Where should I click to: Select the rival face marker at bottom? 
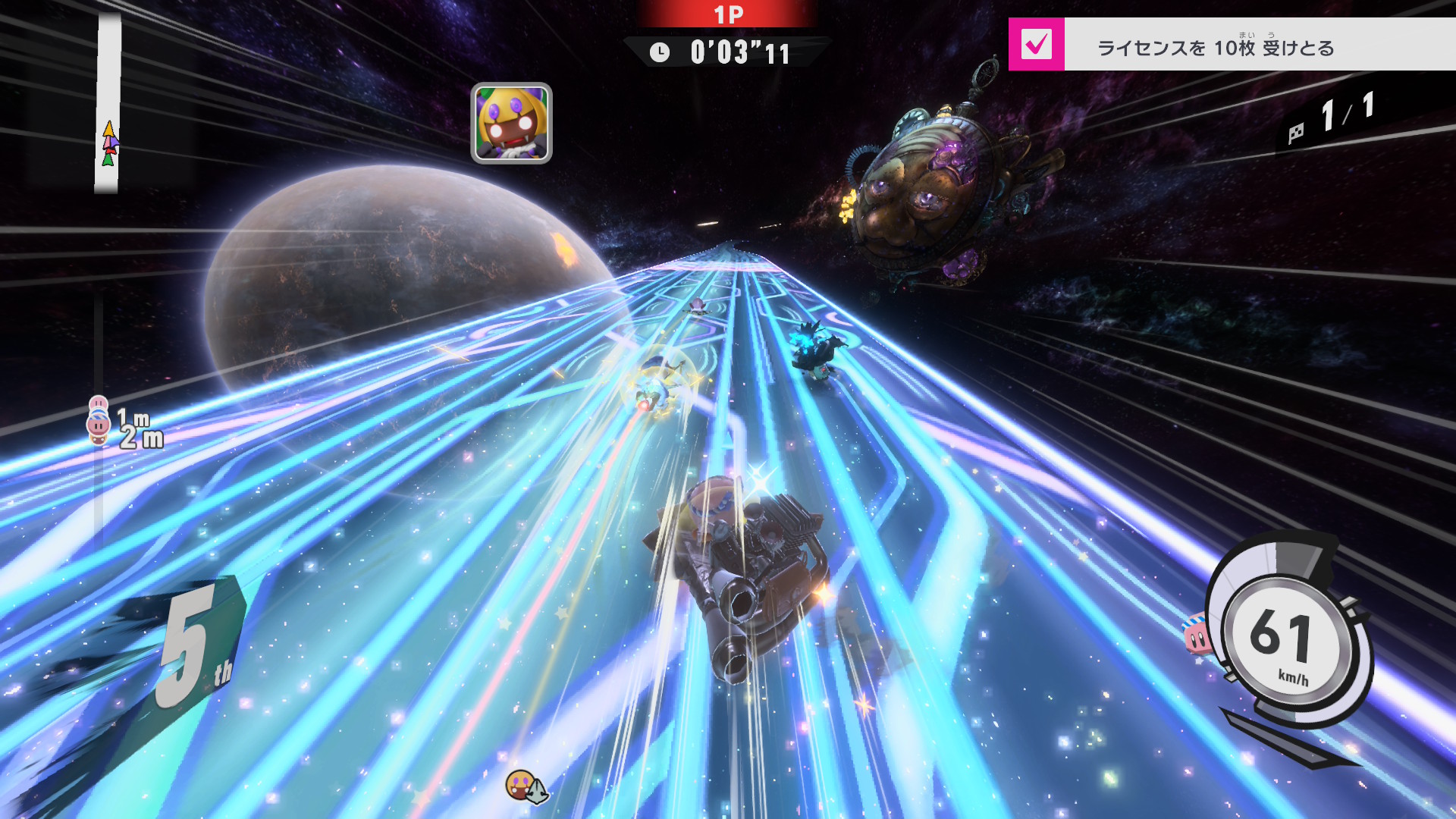click(x=520, y=784)
